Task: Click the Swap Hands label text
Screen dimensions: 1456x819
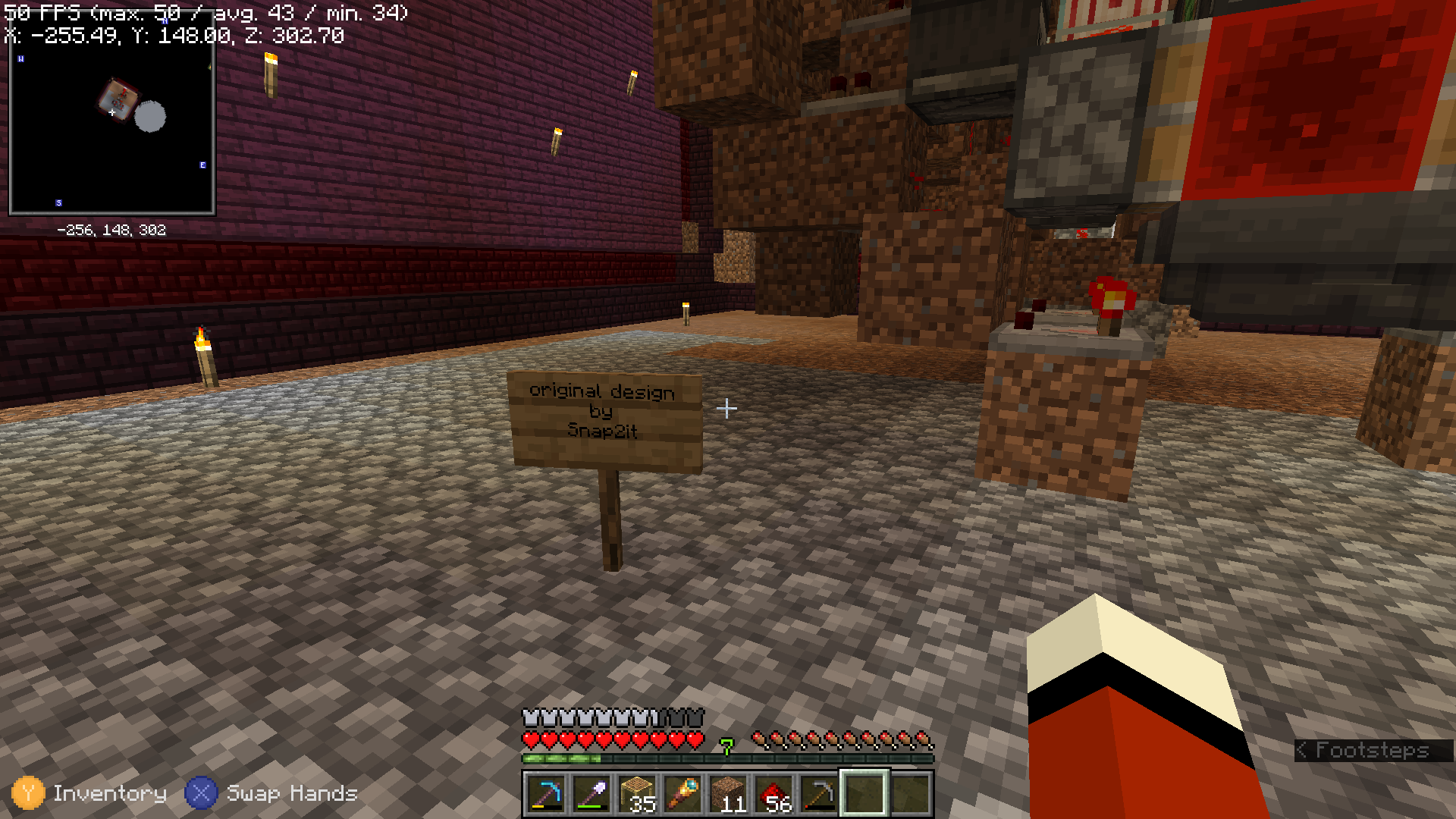Action: pyautogui.click(x=292, y=794)
